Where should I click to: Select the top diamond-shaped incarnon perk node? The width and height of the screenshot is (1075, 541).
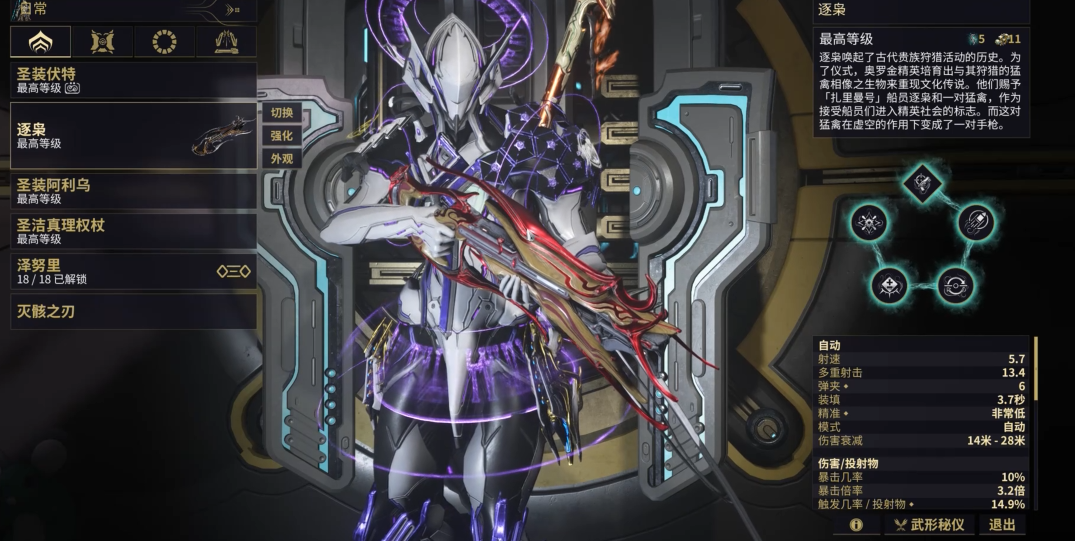pyautogui.click(x=922, y=180)
